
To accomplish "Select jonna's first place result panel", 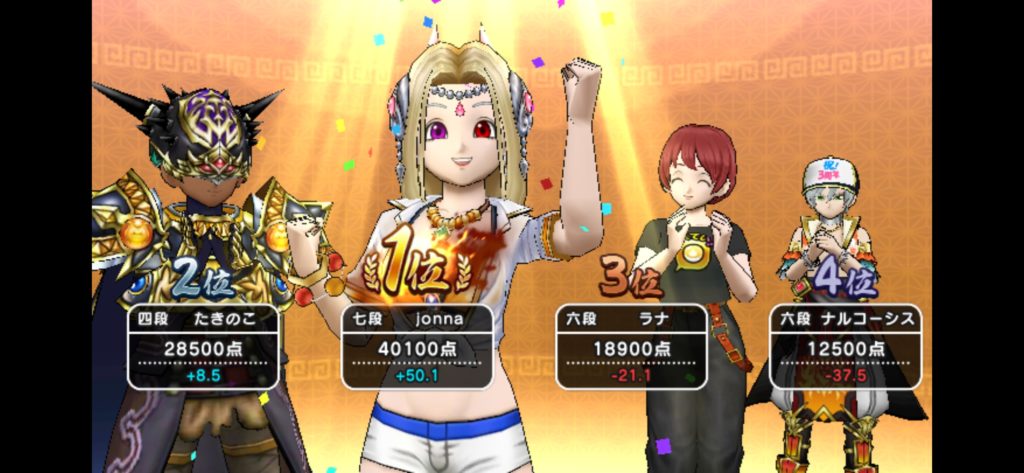I will coord(417,346).
